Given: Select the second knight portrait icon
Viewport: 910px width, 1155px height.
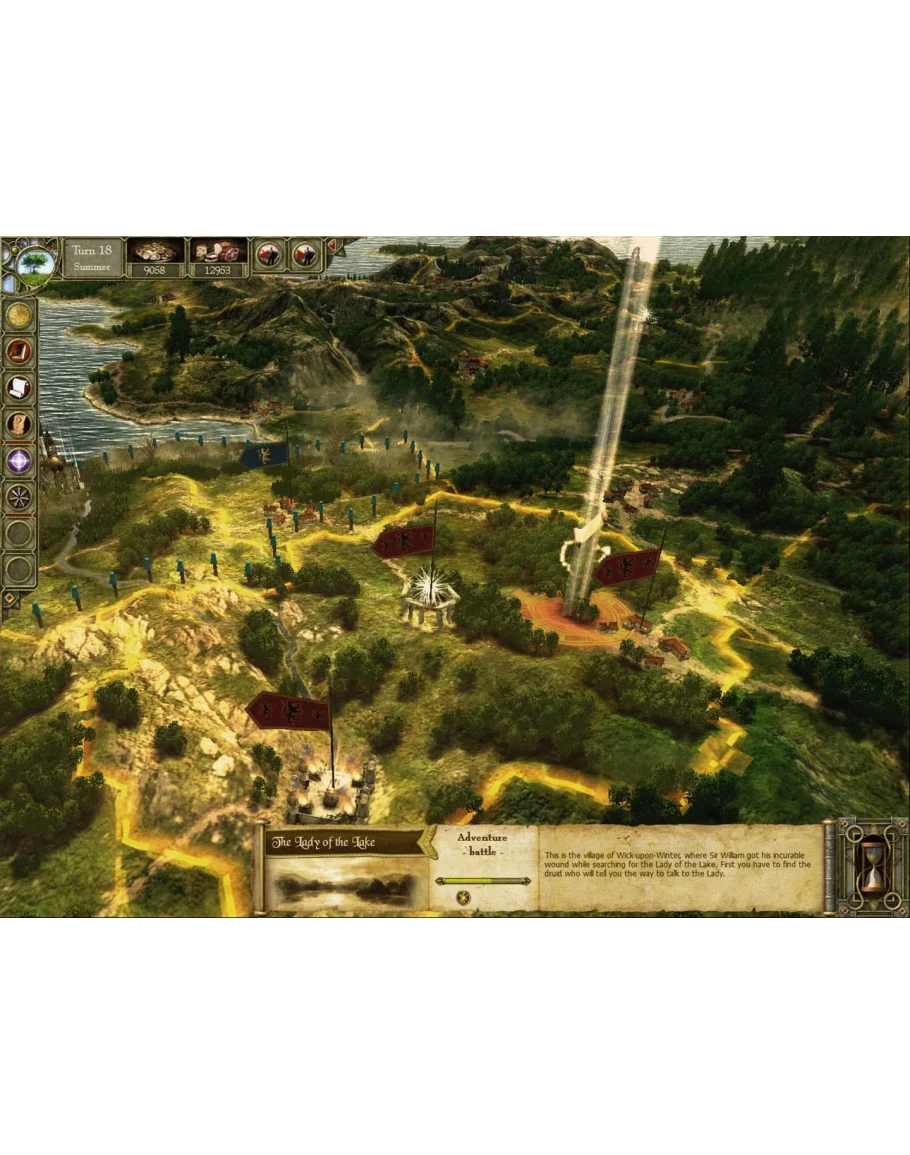Looking at the screenshot, I should tap(305, 255).
